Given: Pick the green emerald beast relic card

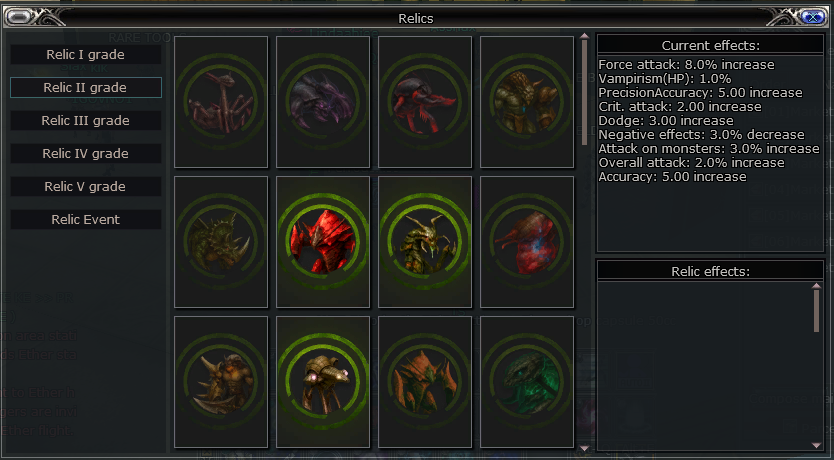Looking at the screenshot, I should tap(527, 382).
